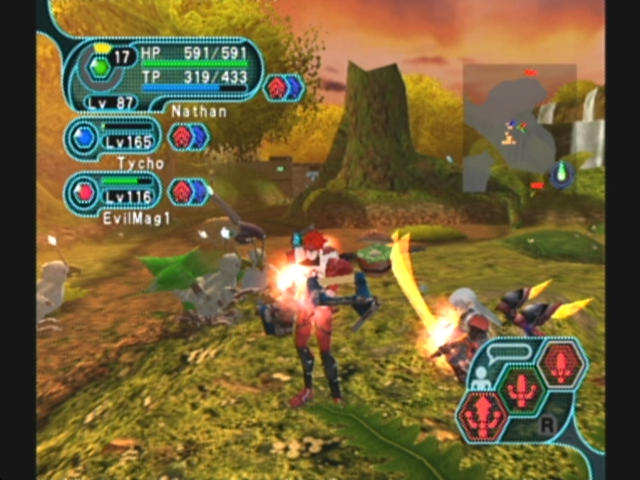Select the Lv116 party member frame

pyautogui.click(x=113, y=191)
